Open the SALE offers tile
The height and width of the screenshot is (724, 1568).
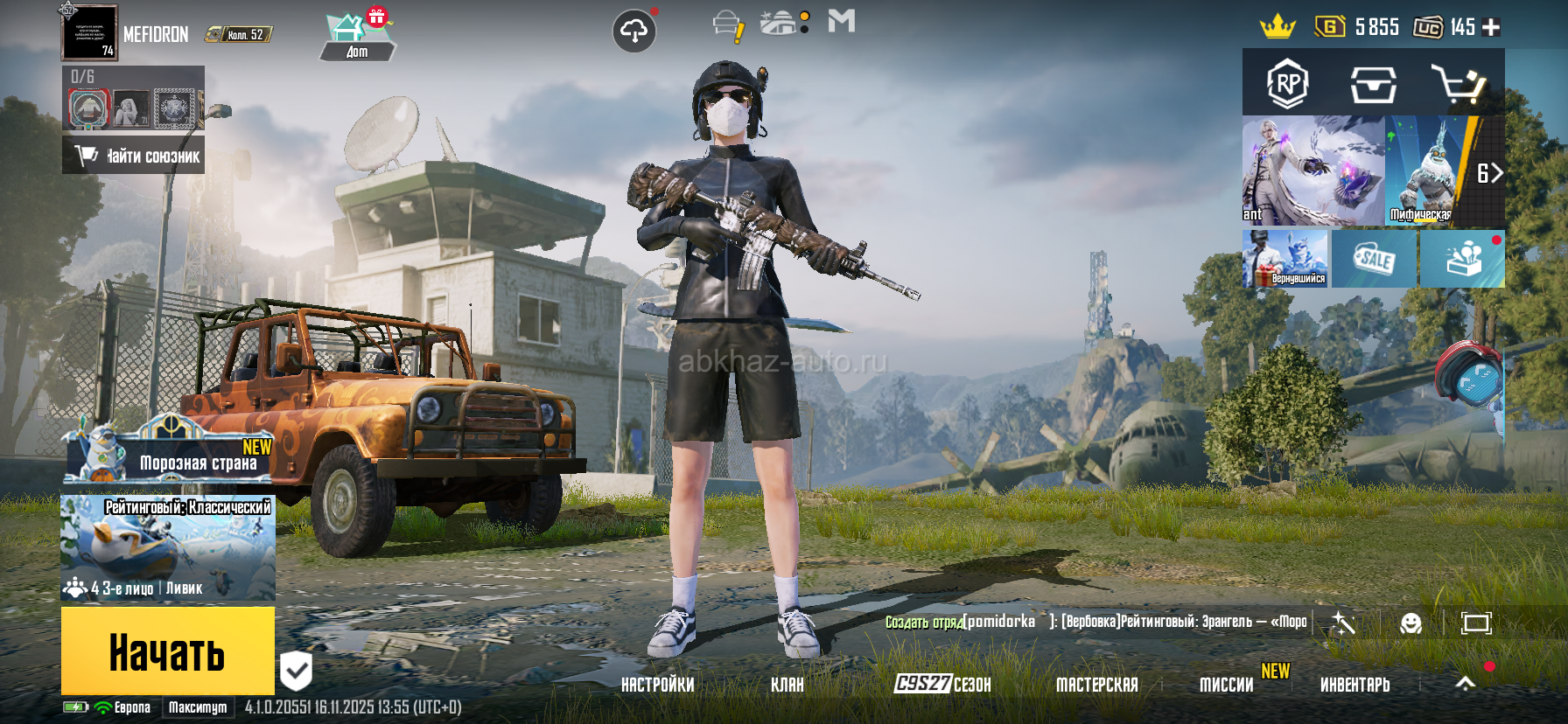1374,259
